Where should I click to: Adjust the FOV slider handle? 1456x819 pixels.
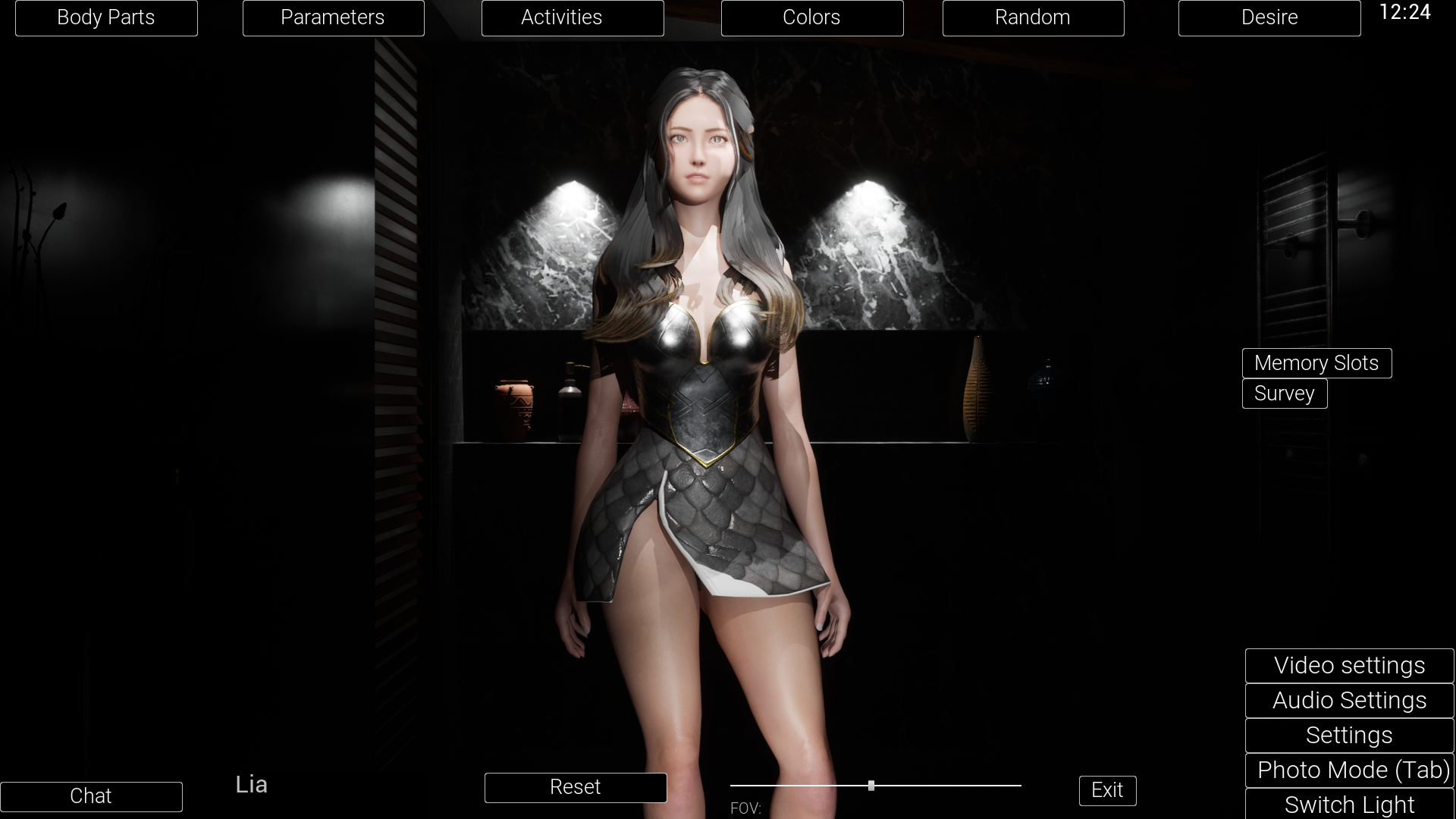(871, 786)
